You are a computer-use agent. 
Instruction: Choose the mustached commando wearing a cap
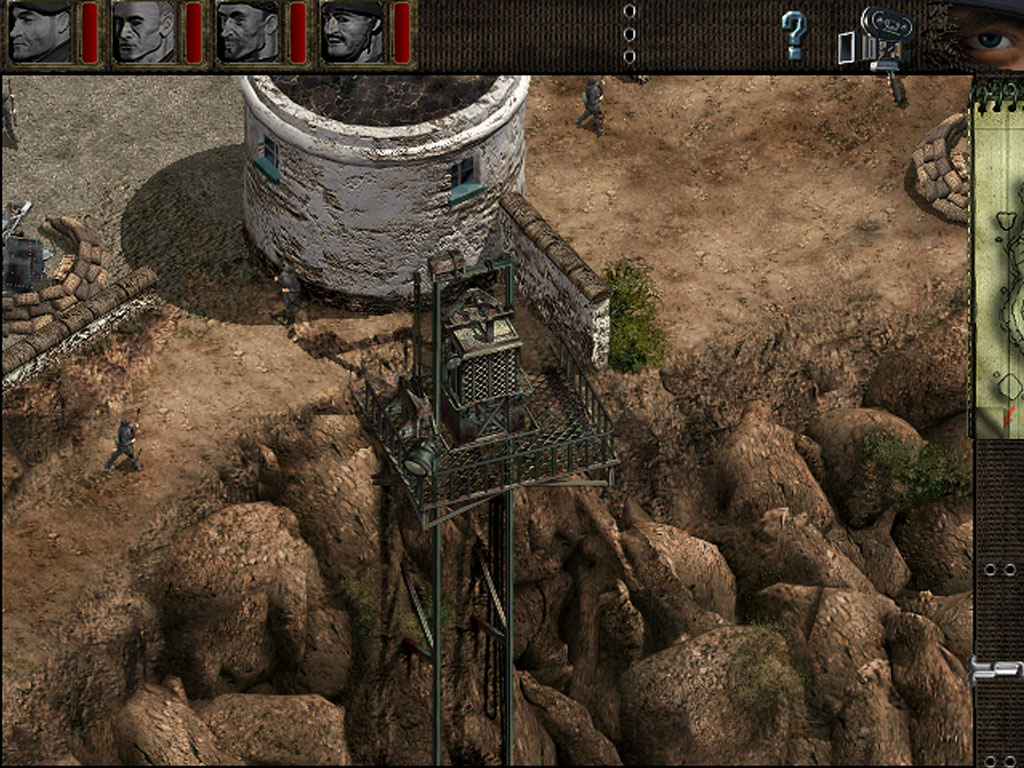pyautogui.click(x=350, y=32)
